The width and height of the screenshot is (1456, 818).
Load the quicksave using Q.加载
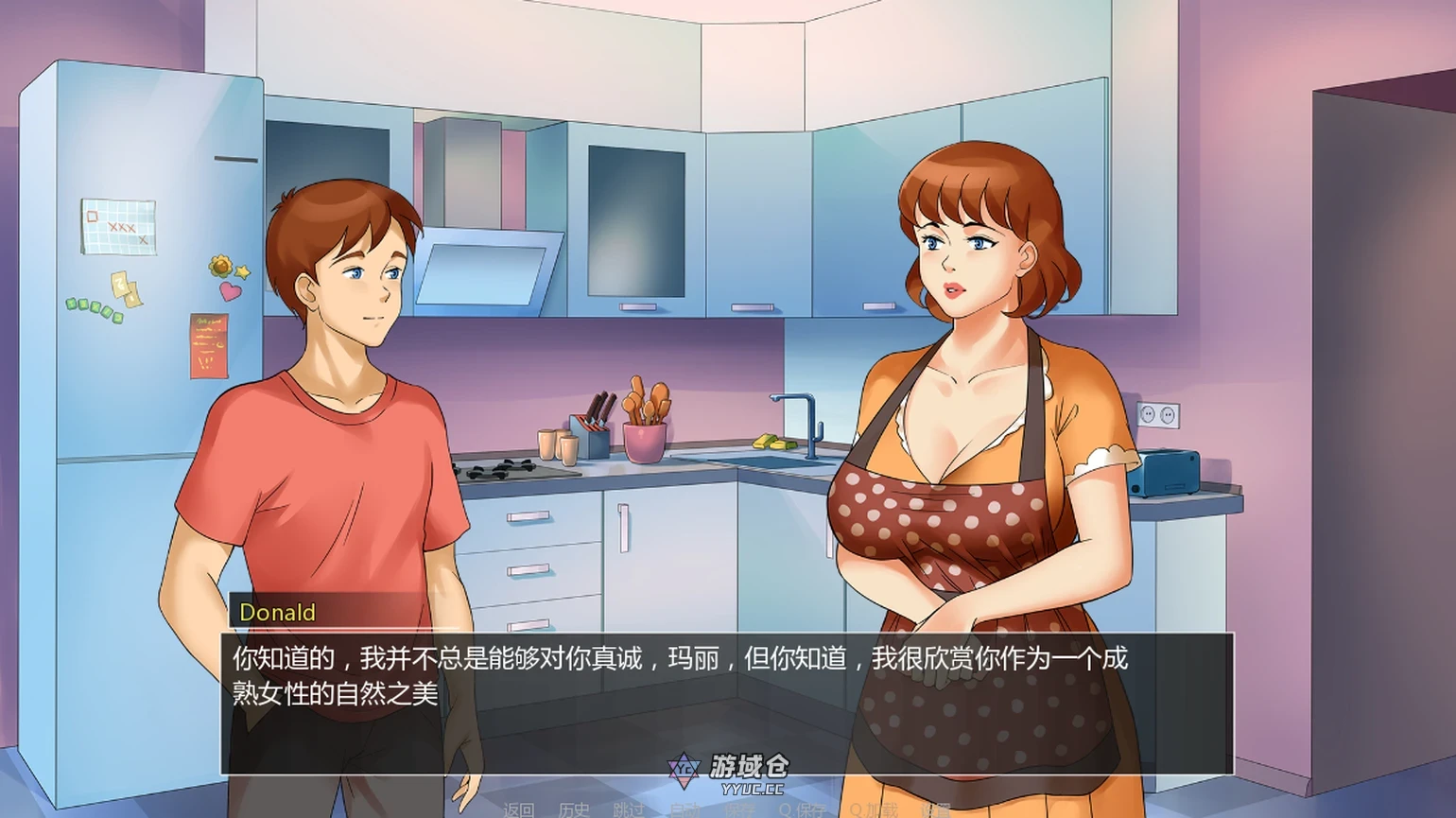[875, 810]
